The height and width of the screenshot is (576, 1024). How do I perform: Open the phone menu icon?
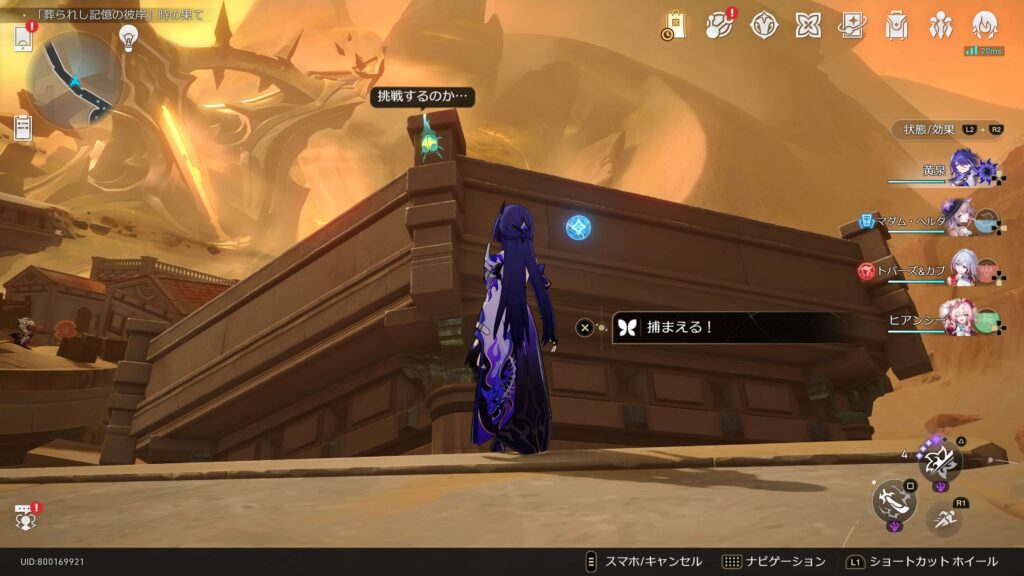click(x=23, y=38)
